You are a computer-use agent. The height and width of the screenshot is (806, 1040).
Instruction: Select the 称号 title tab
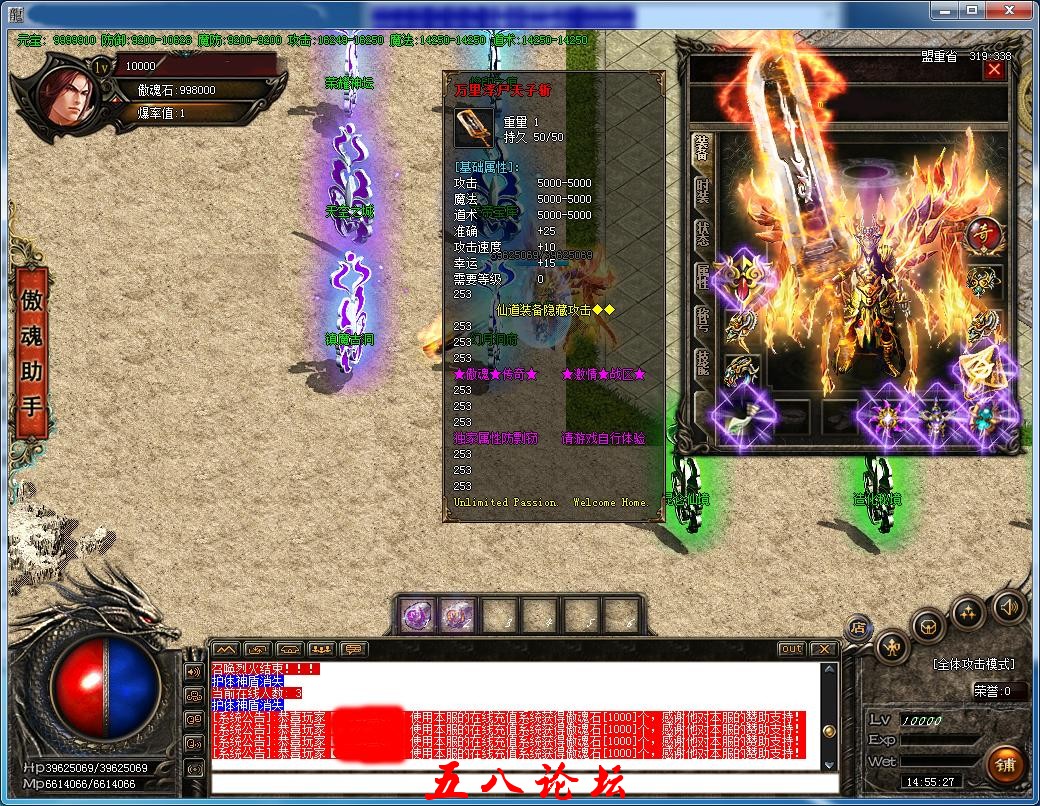(x=703, y=319)
